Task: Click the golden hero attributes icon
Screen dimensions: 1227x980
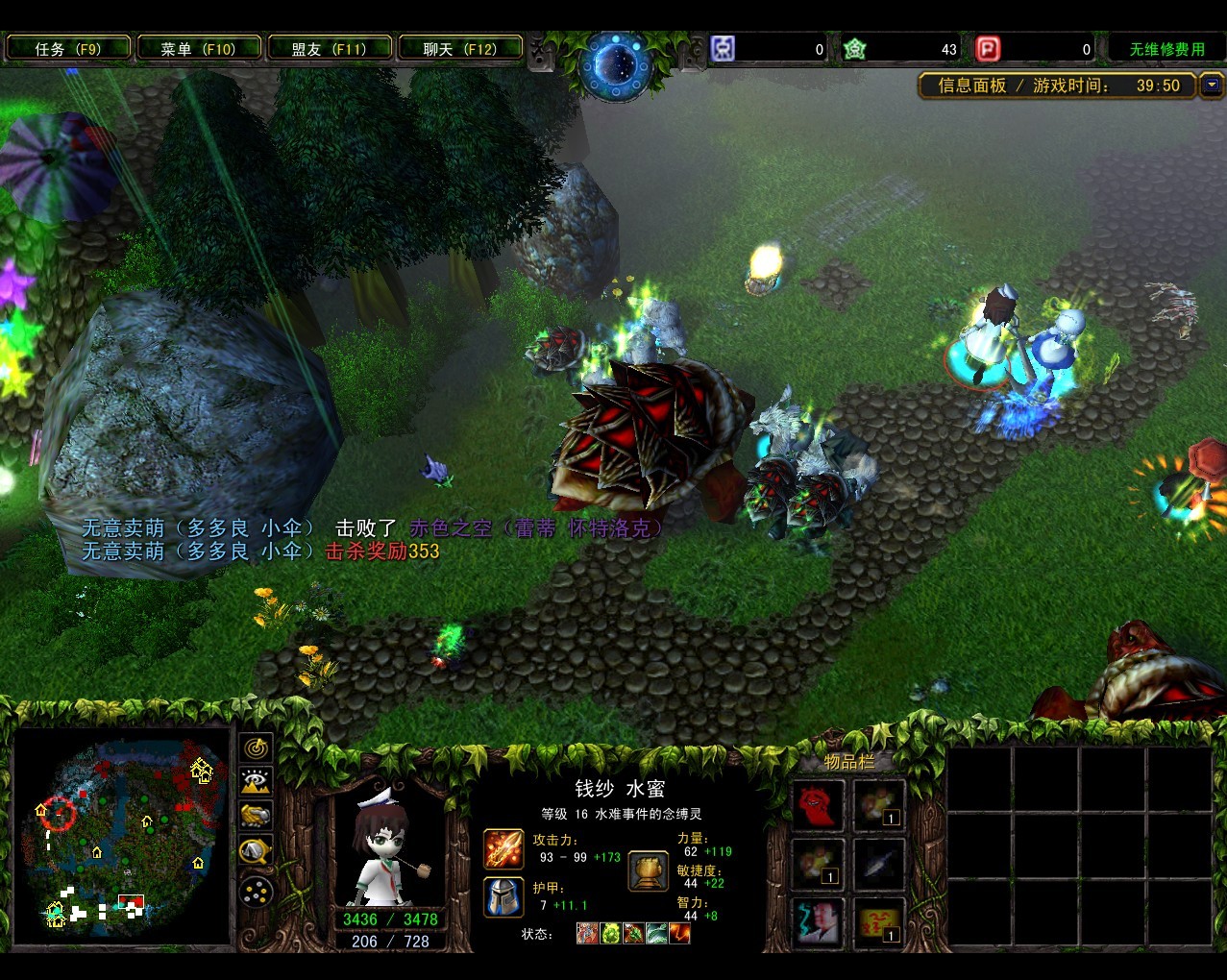Action: [x=649, y=870]
